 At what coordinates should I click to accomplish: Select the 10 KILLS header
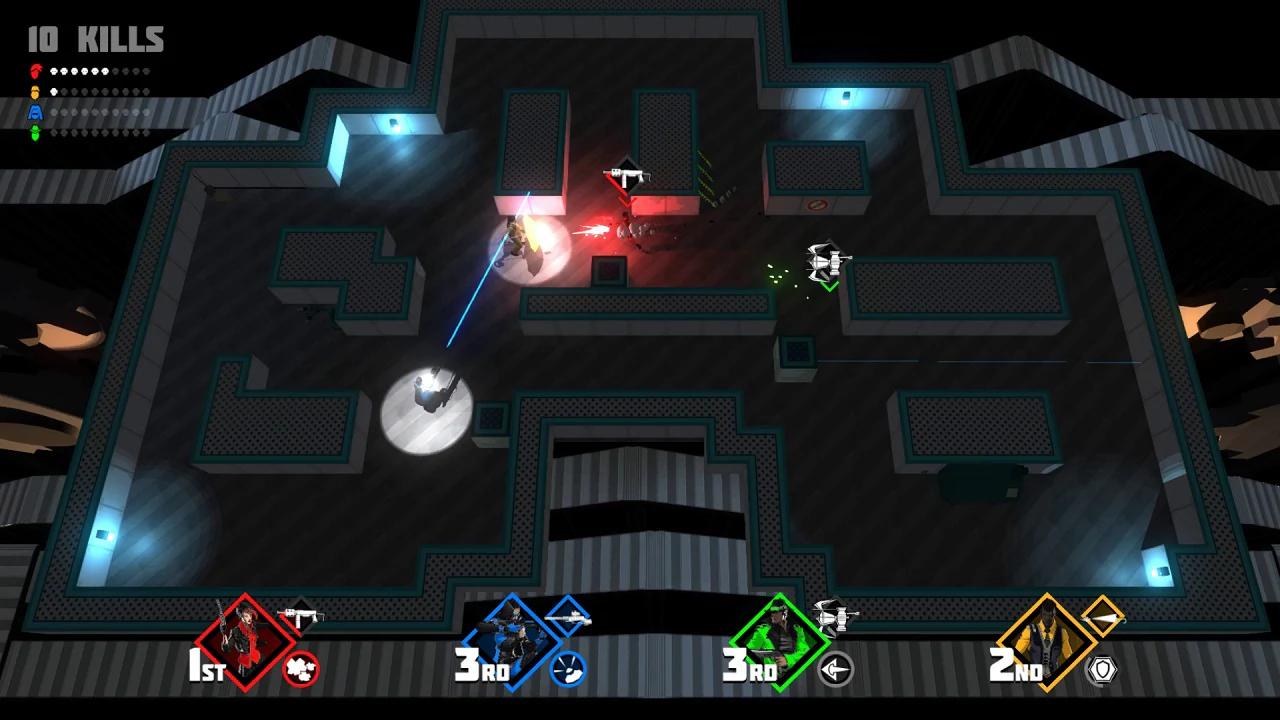[93, 40]
